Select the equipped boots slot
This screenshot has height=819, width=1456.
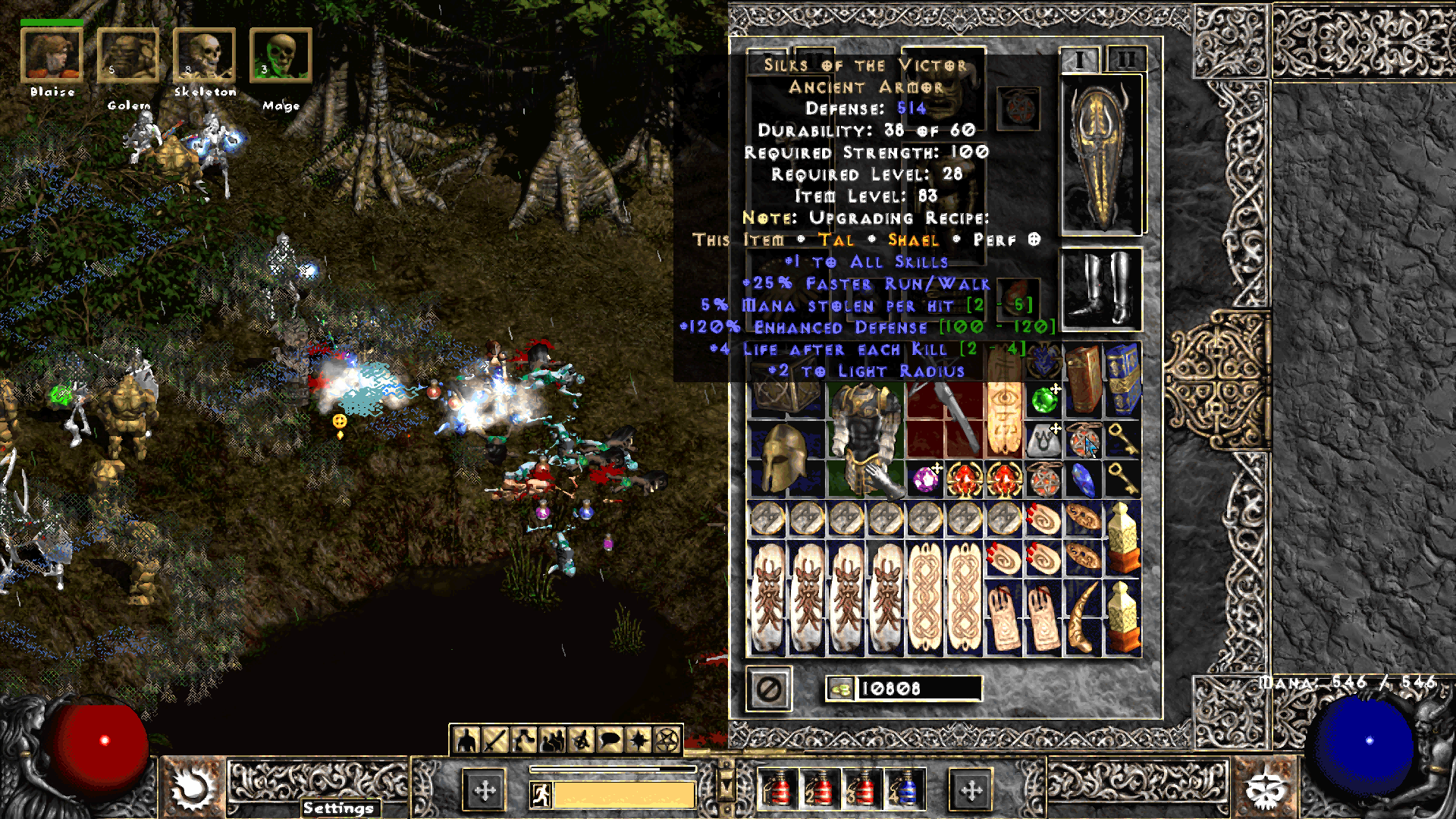[1101, 289]
